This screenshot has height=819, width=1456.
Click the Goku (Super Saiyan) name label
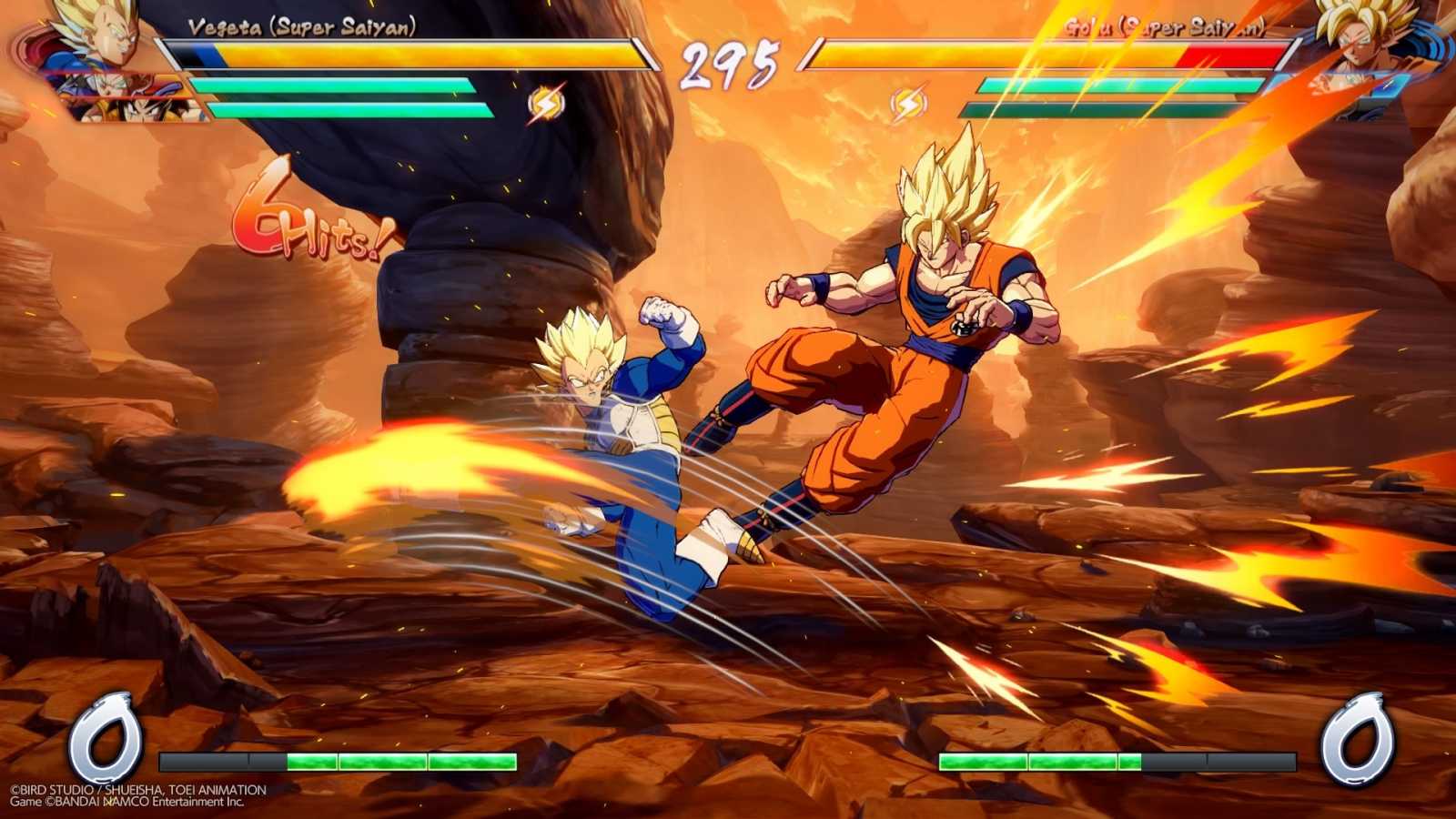point(1165,27)
